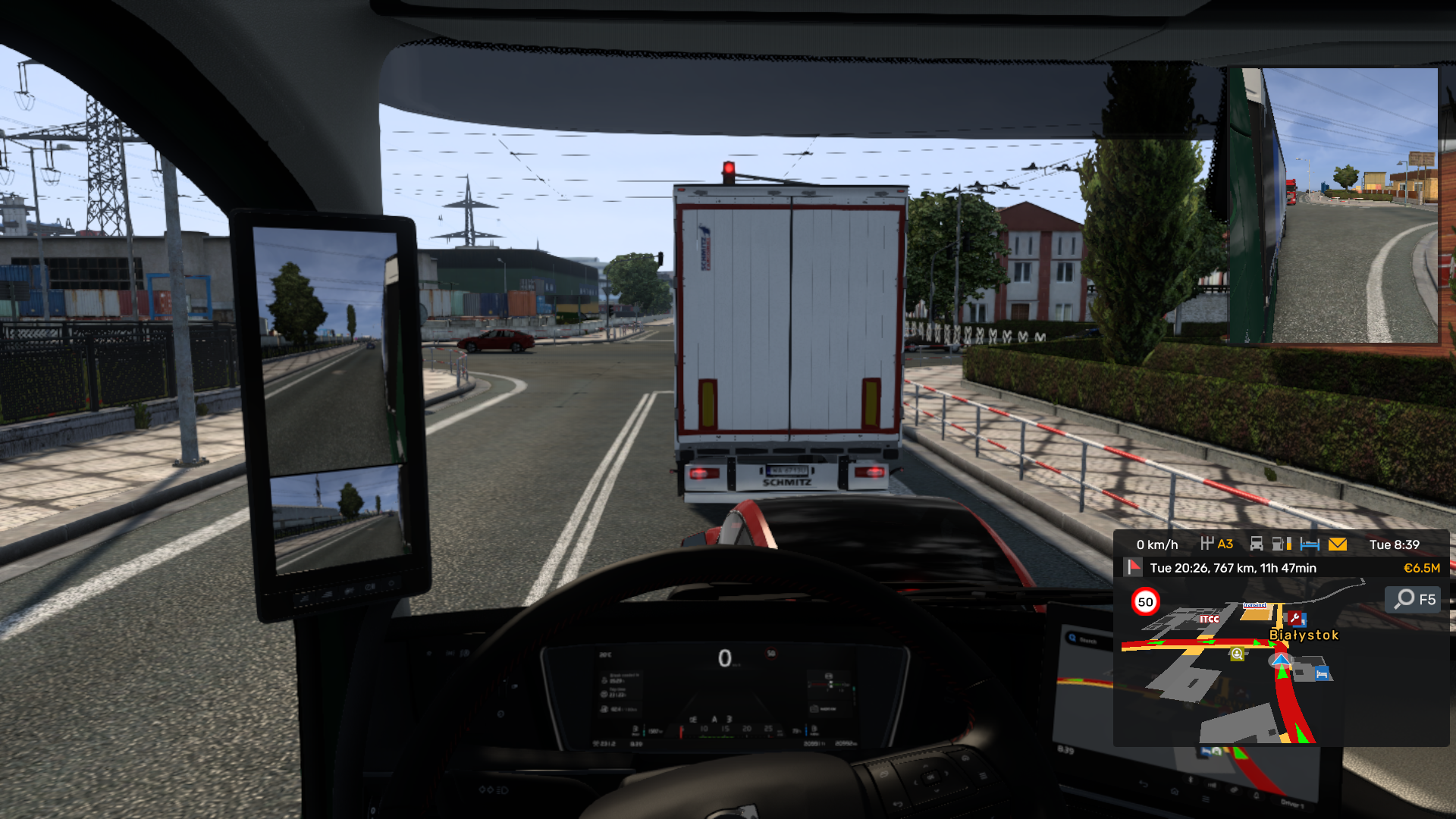The image size is (1456, 819).
Task: Select the fuel pump icon in route advisor
Action: tap(1280, 544)
